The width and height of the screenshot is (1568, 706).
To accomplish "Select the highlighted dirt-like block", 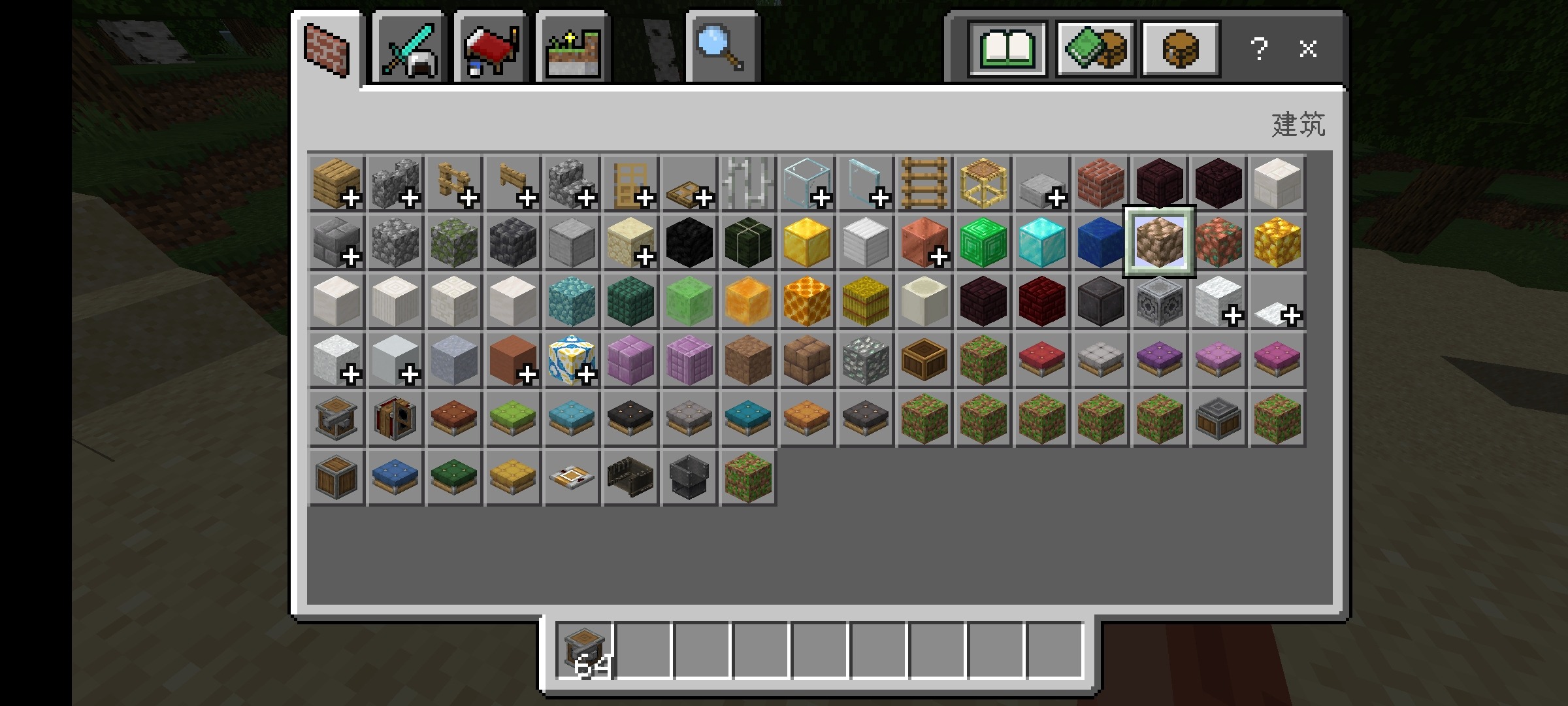I will (x=1160, y=243).
